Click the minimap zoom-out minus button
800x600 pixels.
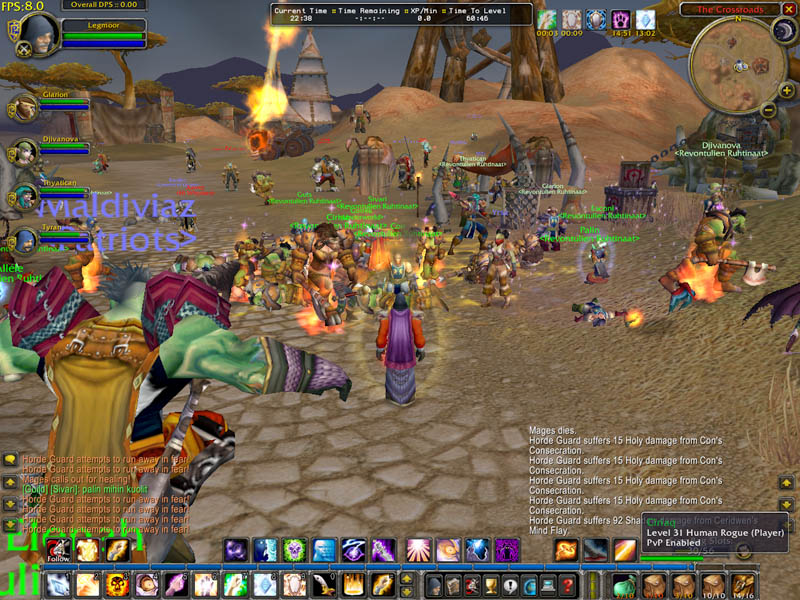pyautogui.click(x=769, y=108)
